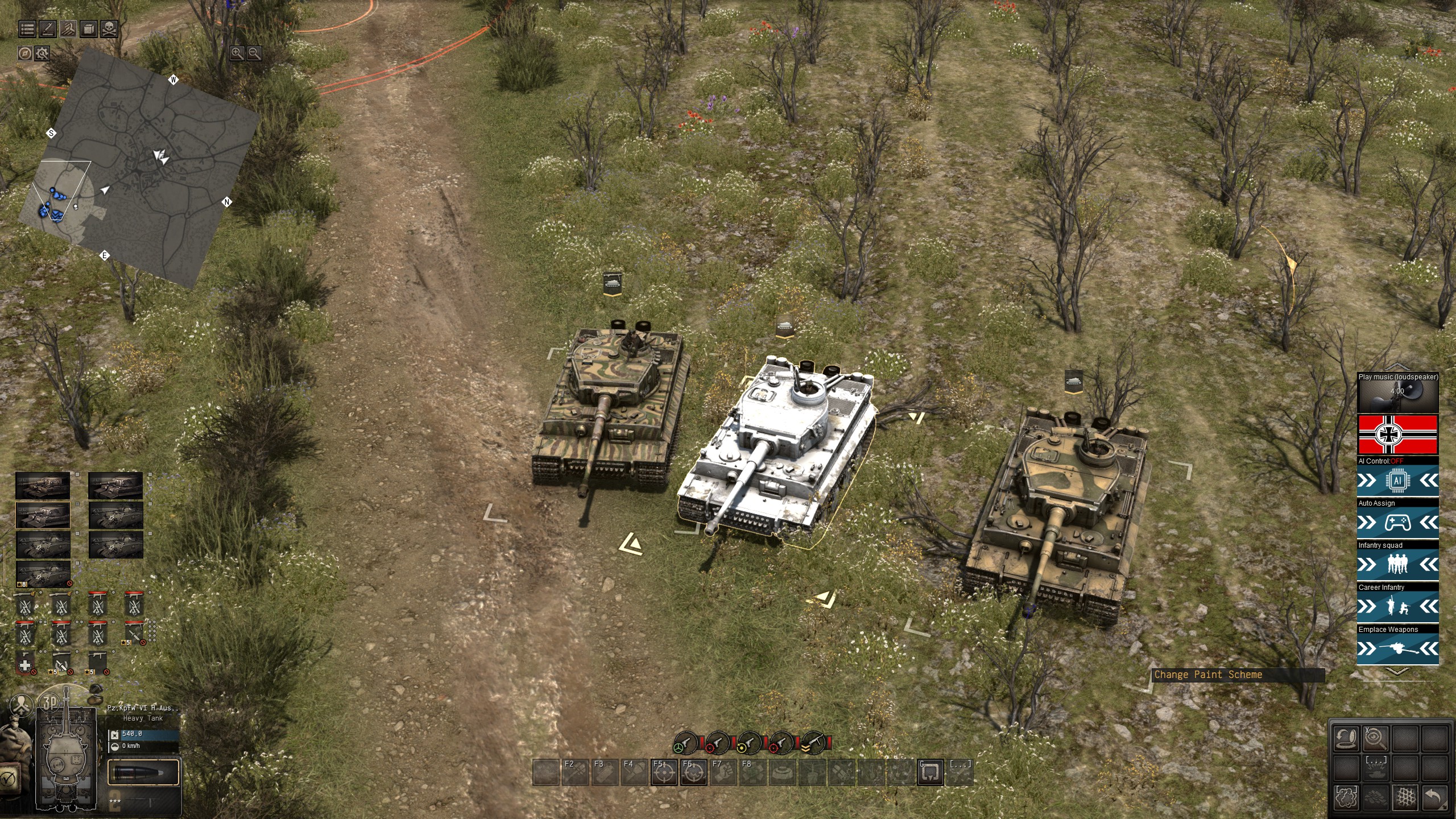Toggle the compass button above the minimap
This screenshot has height=819, width=1456.
tap(24, 53)
